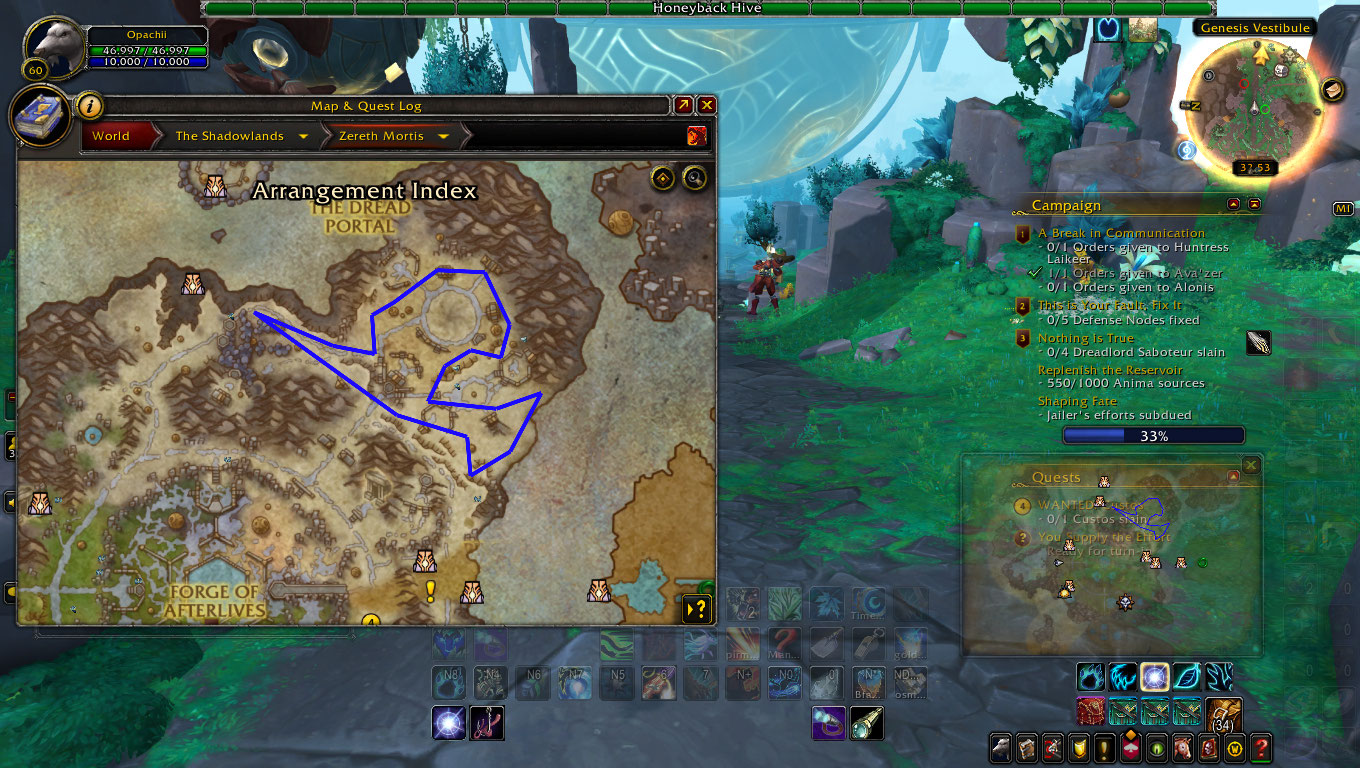Select the World breadcrumb in map navigation

click(111, 136)
